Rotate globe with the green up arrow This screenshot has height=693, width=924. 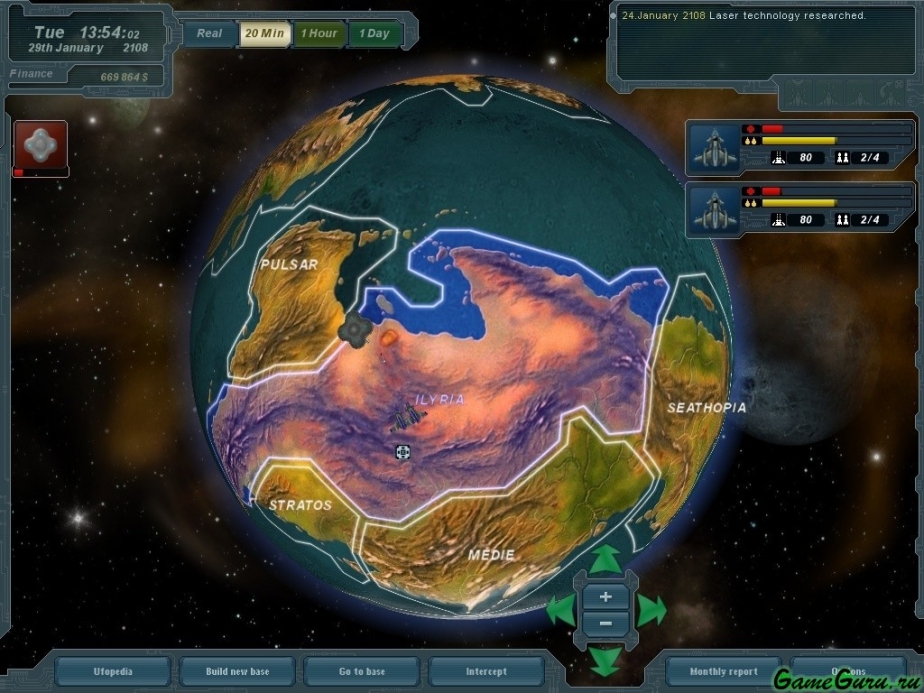(x=604, y=560)
